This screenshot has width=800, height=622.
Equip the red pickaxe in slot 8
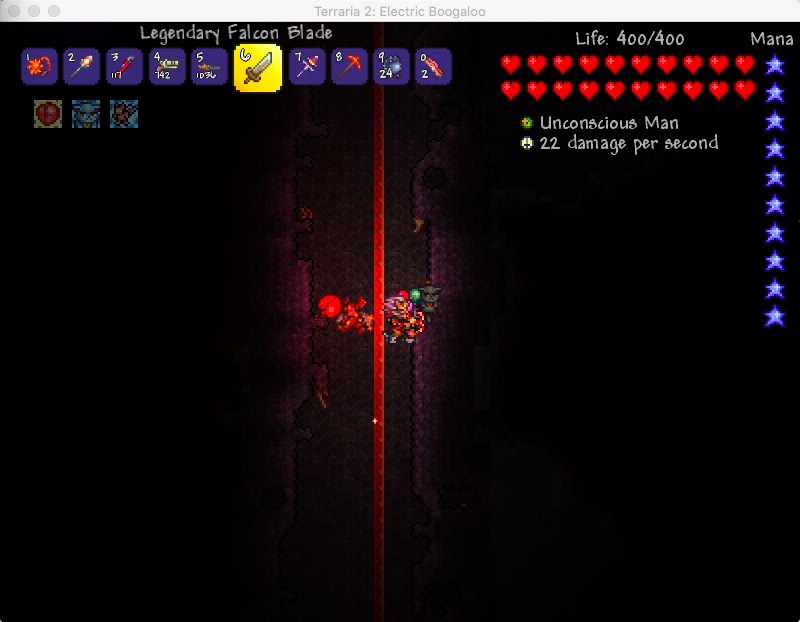pyautogui.click(x=349, y=68)
